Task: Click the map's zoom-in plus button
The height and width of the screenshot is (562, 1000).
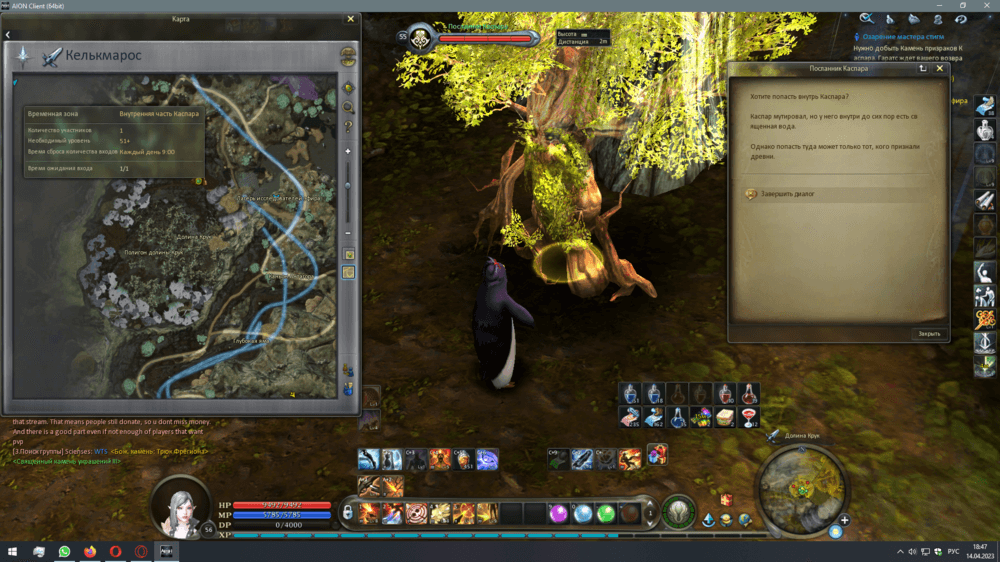Action: (x=348, y=151)
